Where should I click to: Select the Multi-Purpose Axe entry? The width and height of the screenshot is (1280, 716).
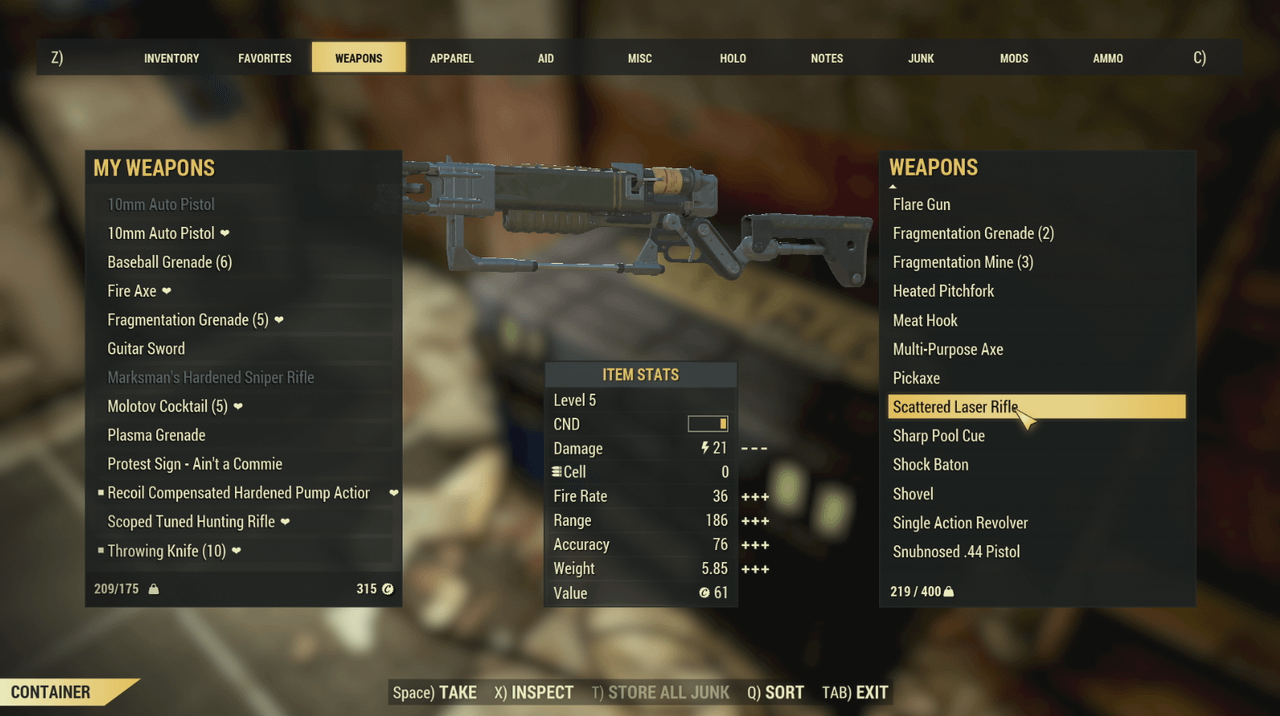click(947, 349)
